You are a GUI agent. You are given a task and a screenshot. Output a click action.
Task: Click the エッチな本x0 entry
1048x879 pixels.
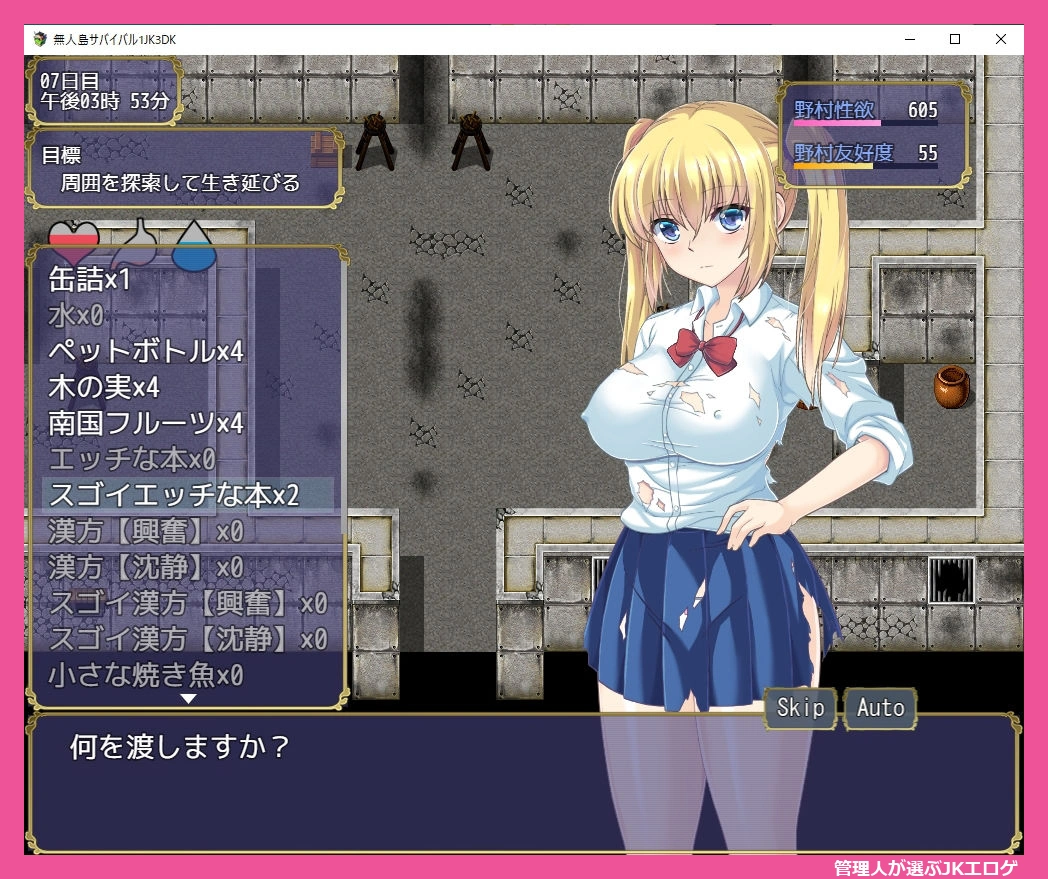coord(132,459)
